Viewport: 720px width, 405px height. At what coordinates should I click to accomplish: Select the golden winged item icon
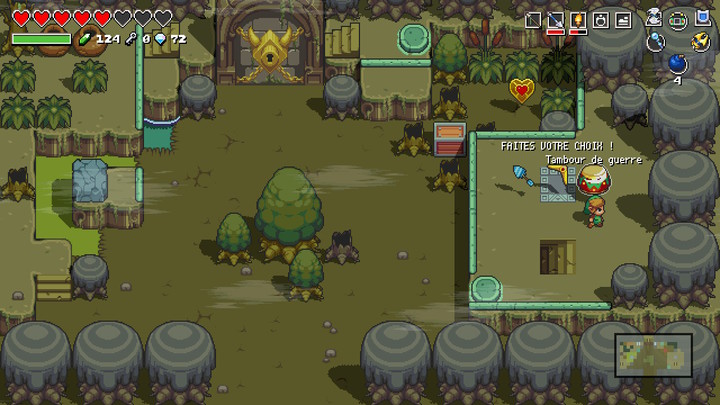[x=700, y=41]
